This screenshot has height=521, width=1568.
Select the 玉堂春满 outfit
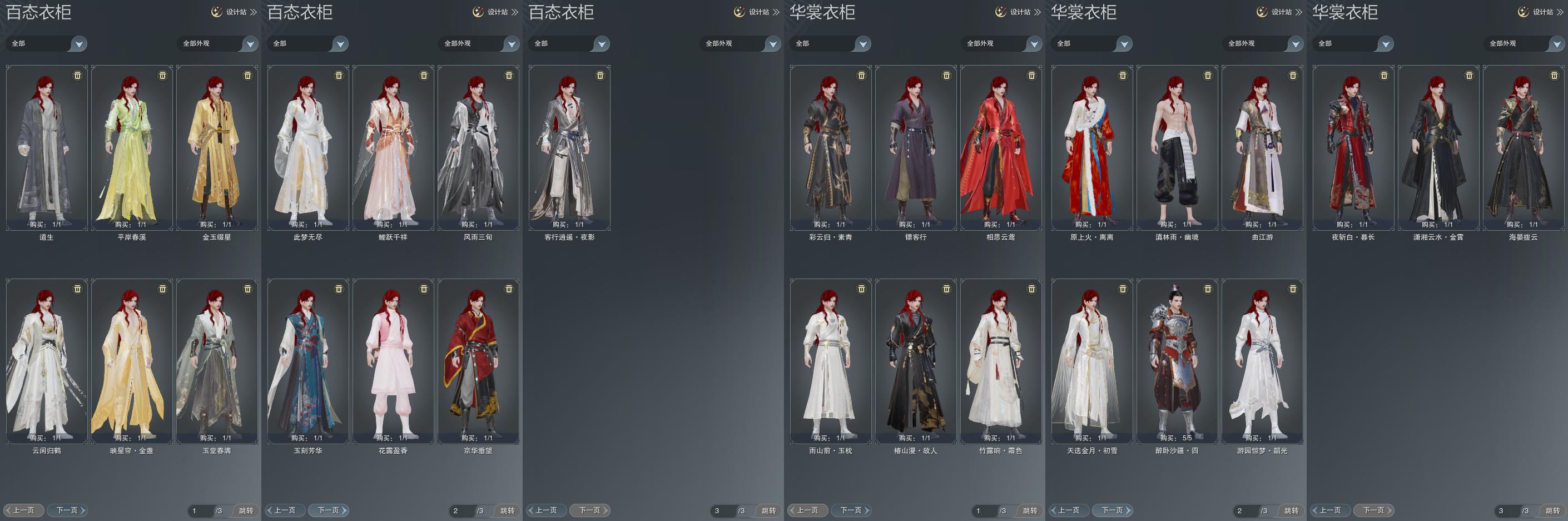(x=217, y=361)
